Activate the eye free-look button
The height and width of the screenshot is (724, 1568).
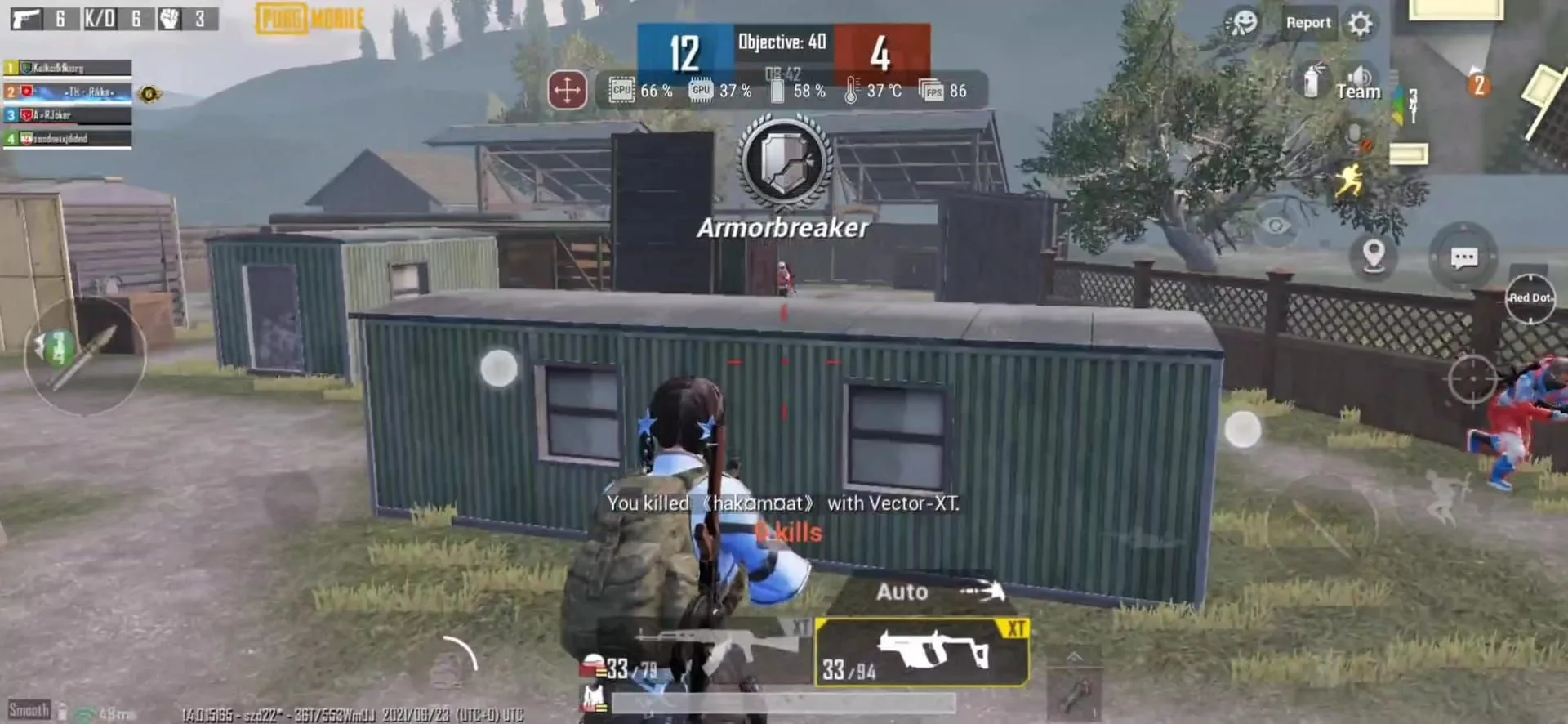tap(1276, 225)
